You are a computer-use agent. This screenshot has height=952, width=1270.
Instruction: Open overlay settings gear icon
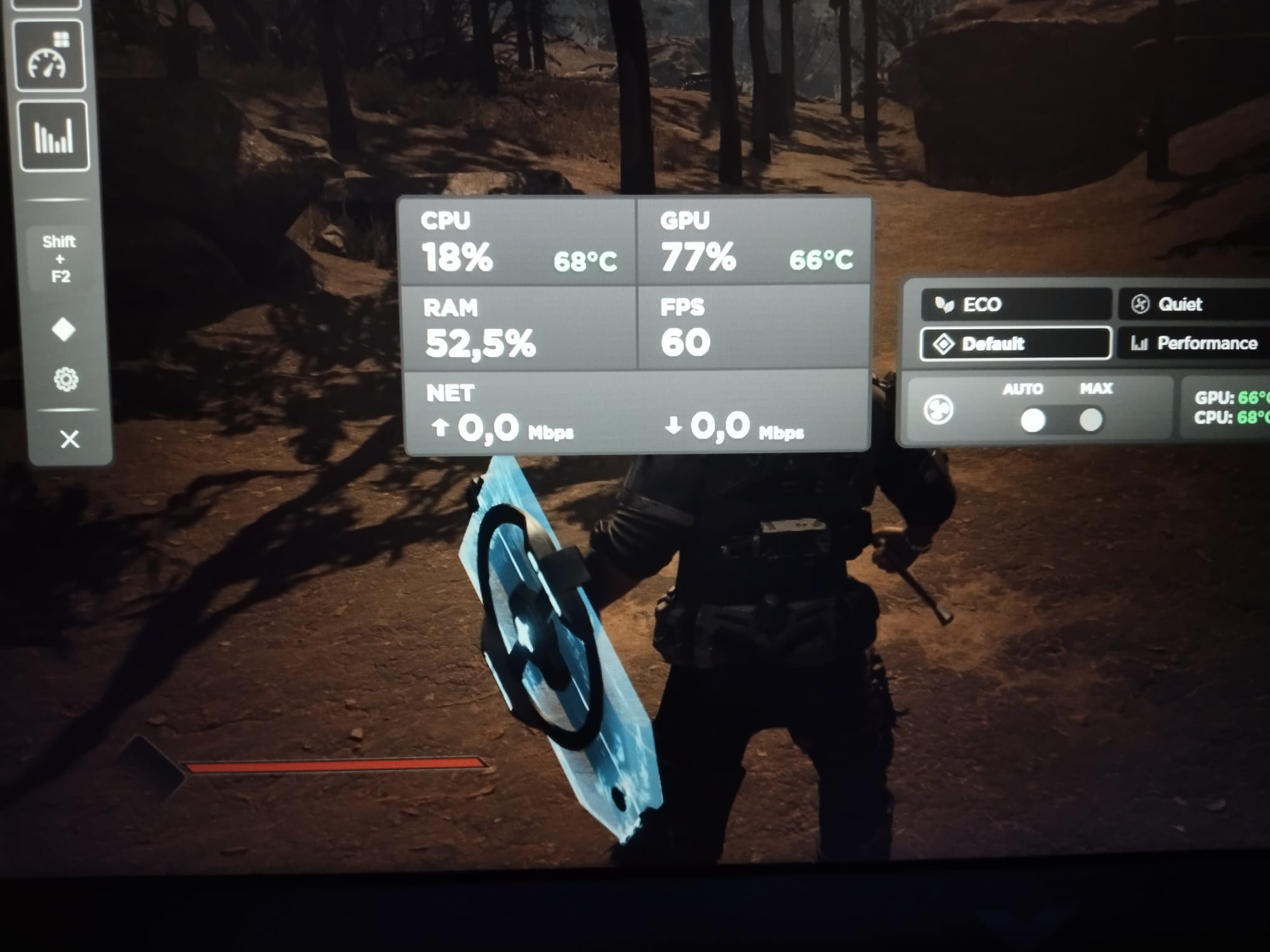[66, 379]
